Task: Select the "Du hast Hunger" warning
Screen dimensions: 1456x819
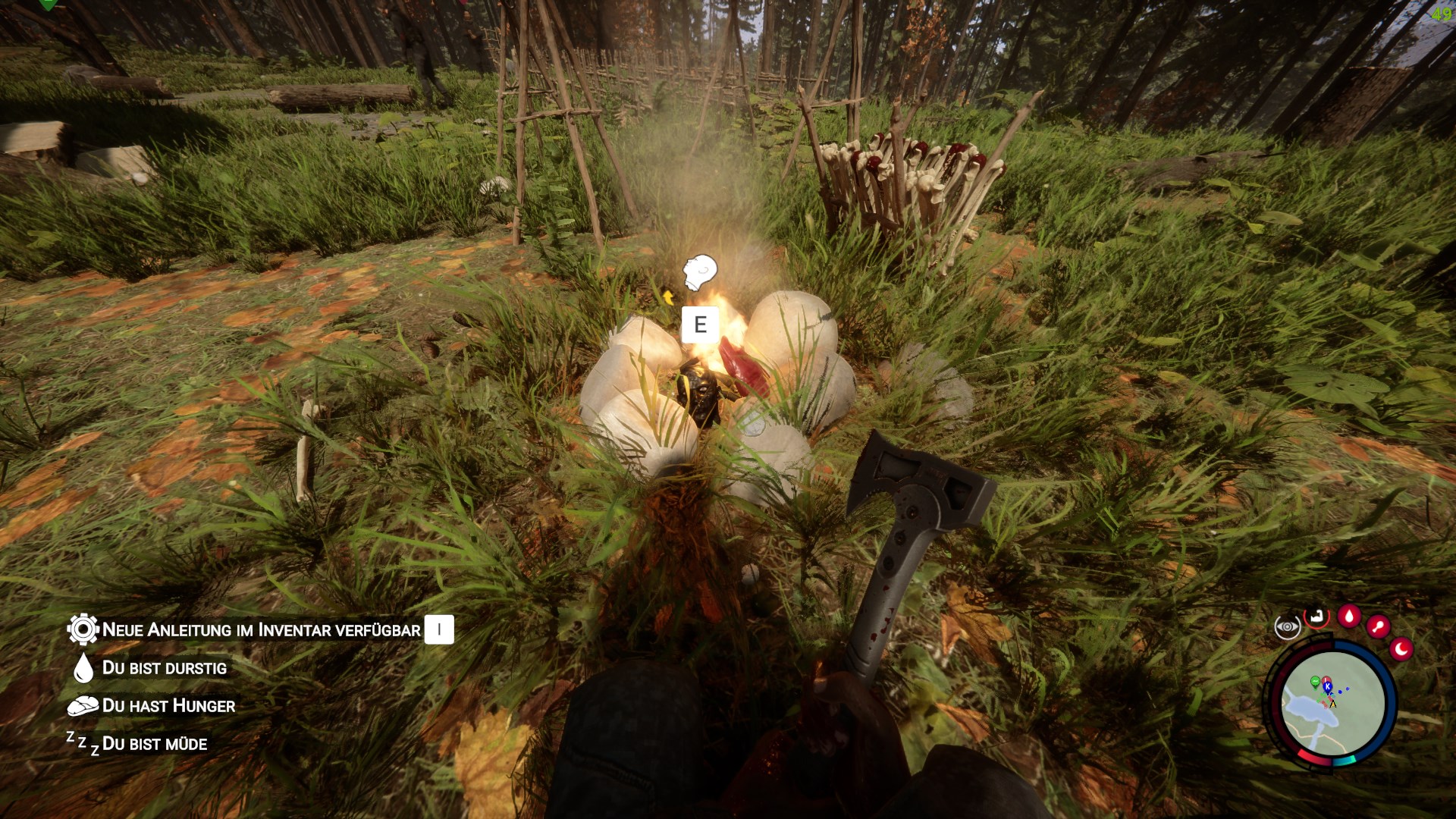Action: [x=168, y=706]
